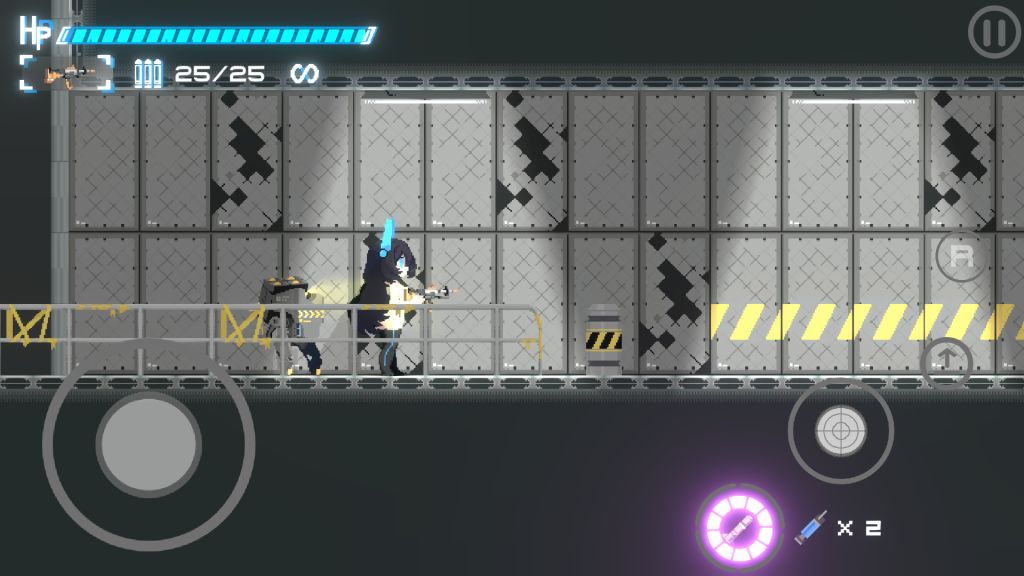Screen dimensions: 1024x576
Task: Use the healing syringe item
Action: [x=812, y=527]
